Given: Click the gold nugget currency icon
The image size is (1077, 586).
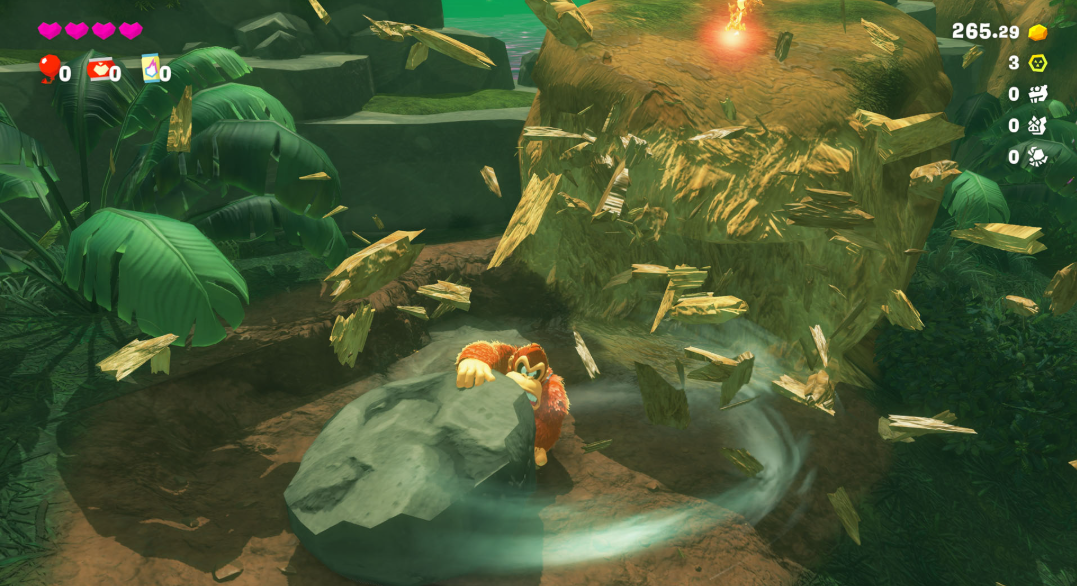Looking at the screenshot, I should click(1038, 32).
